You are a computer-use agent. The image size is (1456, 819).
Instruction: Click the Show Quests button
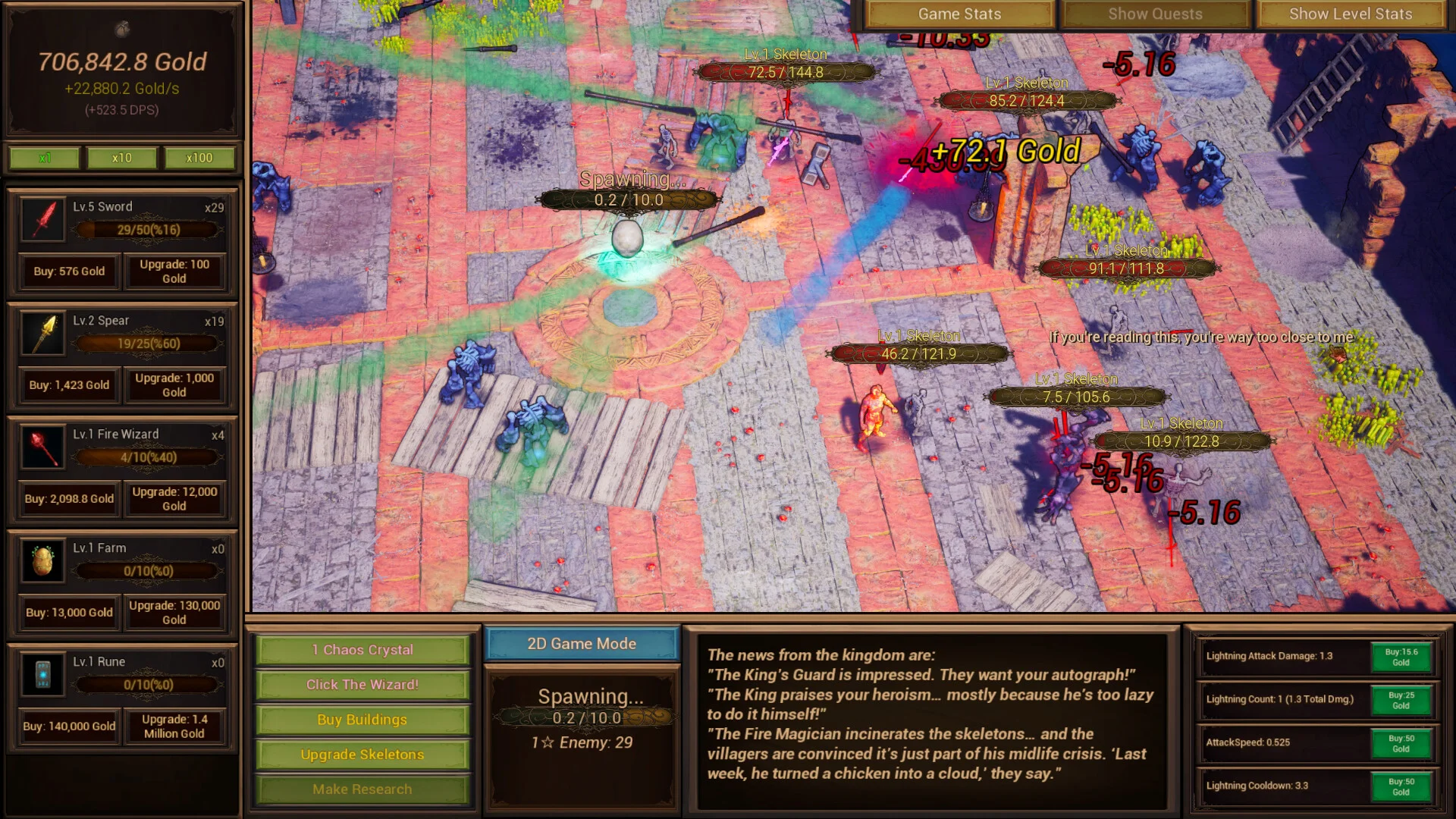coord(1154,14)
